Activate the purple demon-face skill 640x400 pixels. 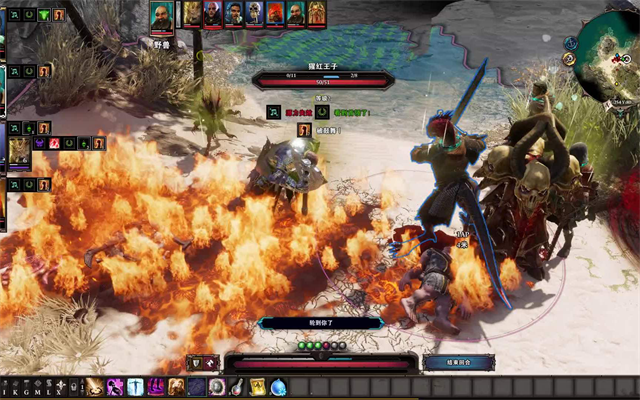click(157, 387)
